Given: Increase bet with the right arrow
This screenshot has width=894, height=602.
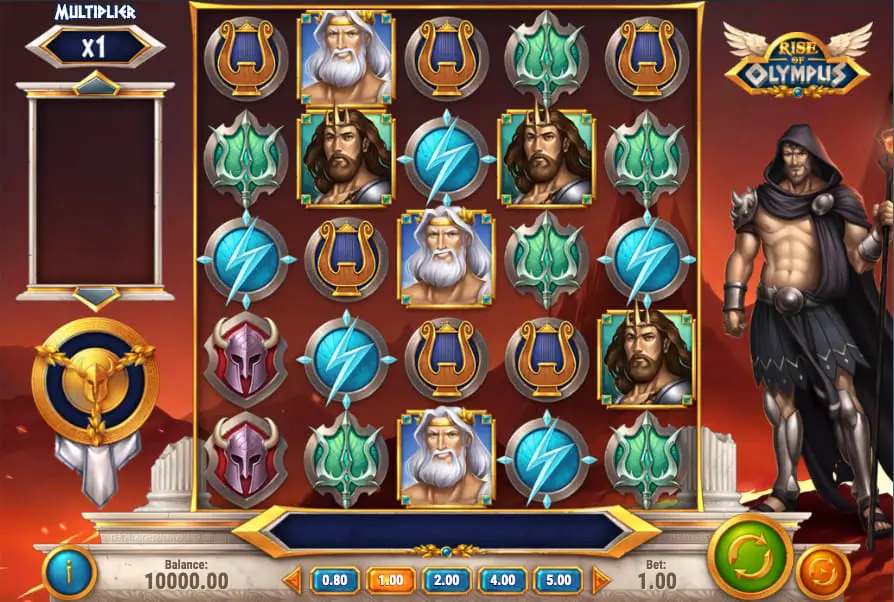Looking at the screenshot, I should [x=601, y=580].
